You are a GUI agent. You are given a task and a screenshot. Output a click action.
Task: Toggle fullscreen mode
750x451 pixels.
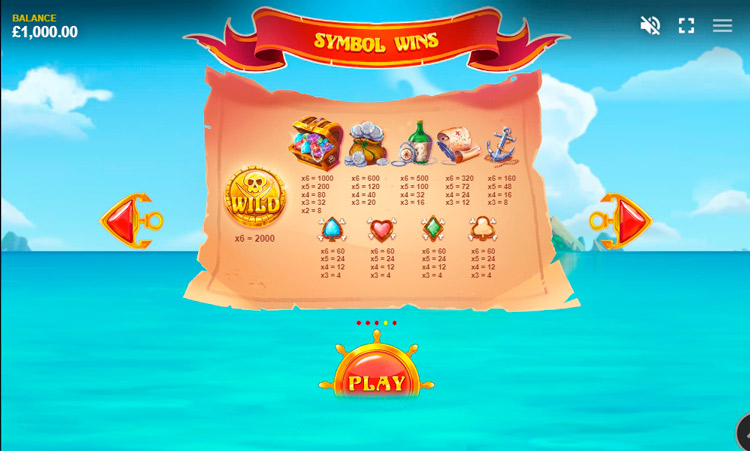686,26
